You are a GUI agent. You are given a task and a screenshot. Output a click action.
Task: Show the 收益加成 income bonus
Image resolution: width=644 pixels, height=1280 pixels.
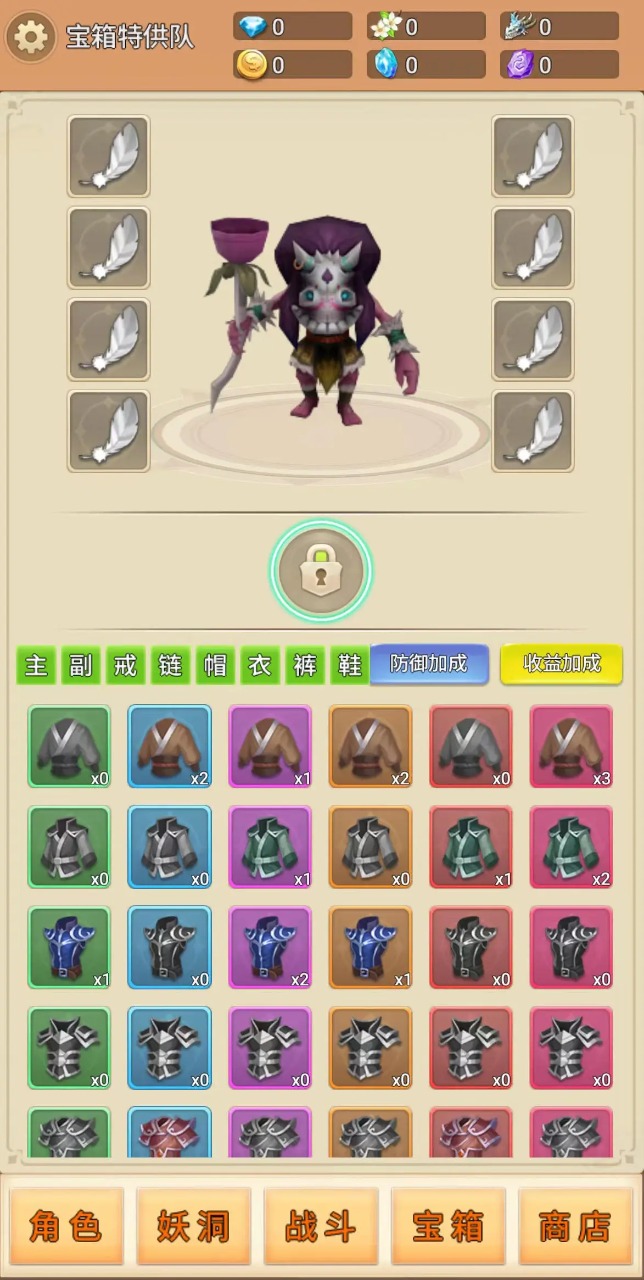(561, 664)
